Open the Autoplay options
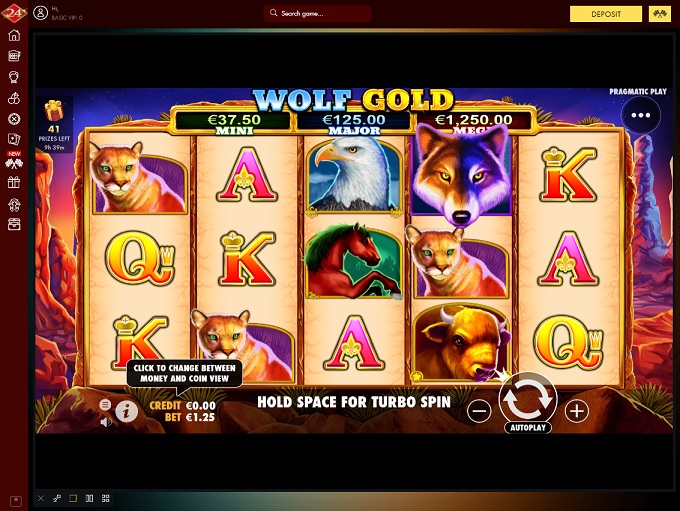The width and height of the screenshot is (680, 511). 527,425
